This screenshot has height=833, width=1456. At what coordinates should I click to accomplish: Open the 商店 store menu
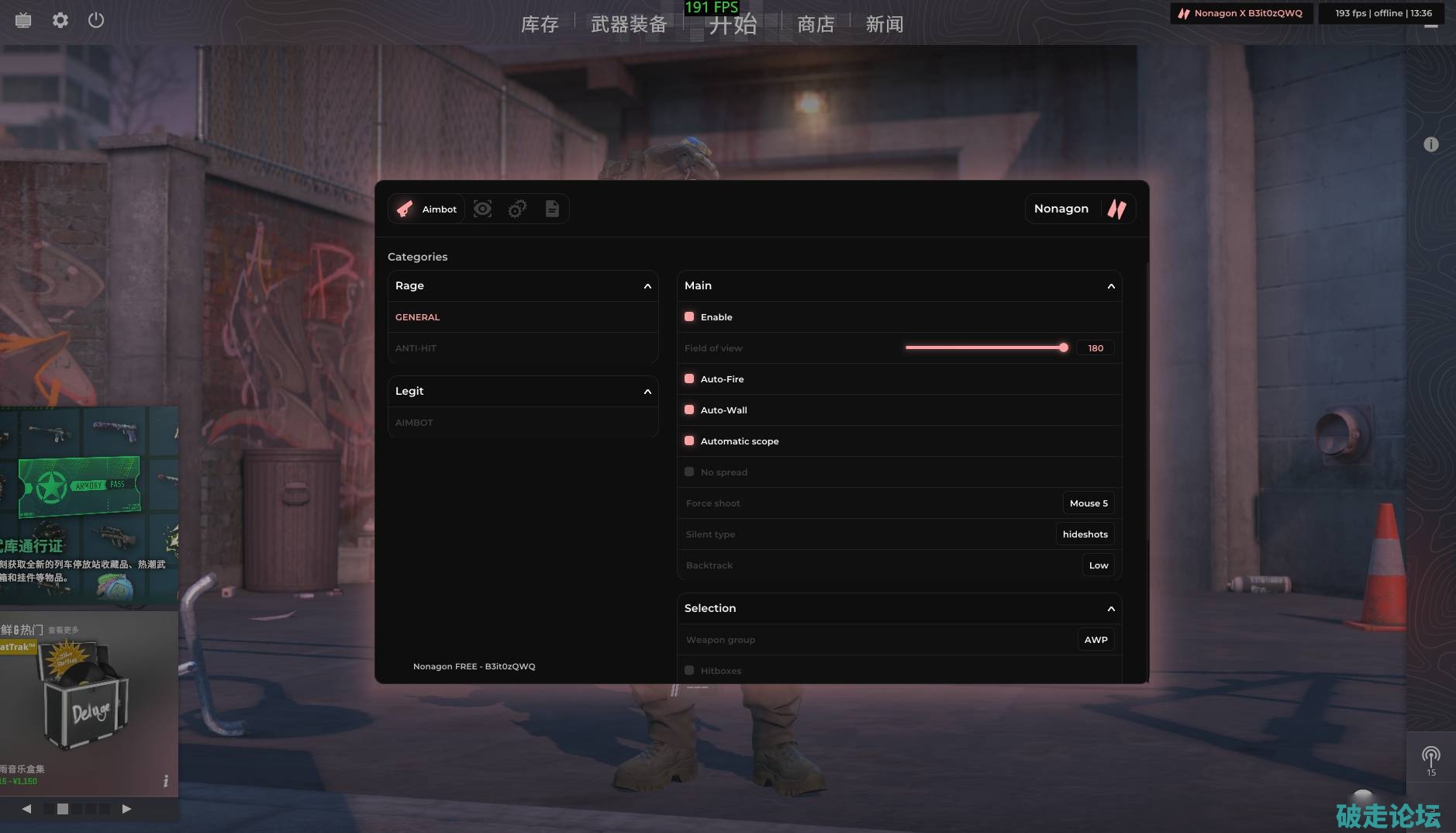(x=816, y=24)
